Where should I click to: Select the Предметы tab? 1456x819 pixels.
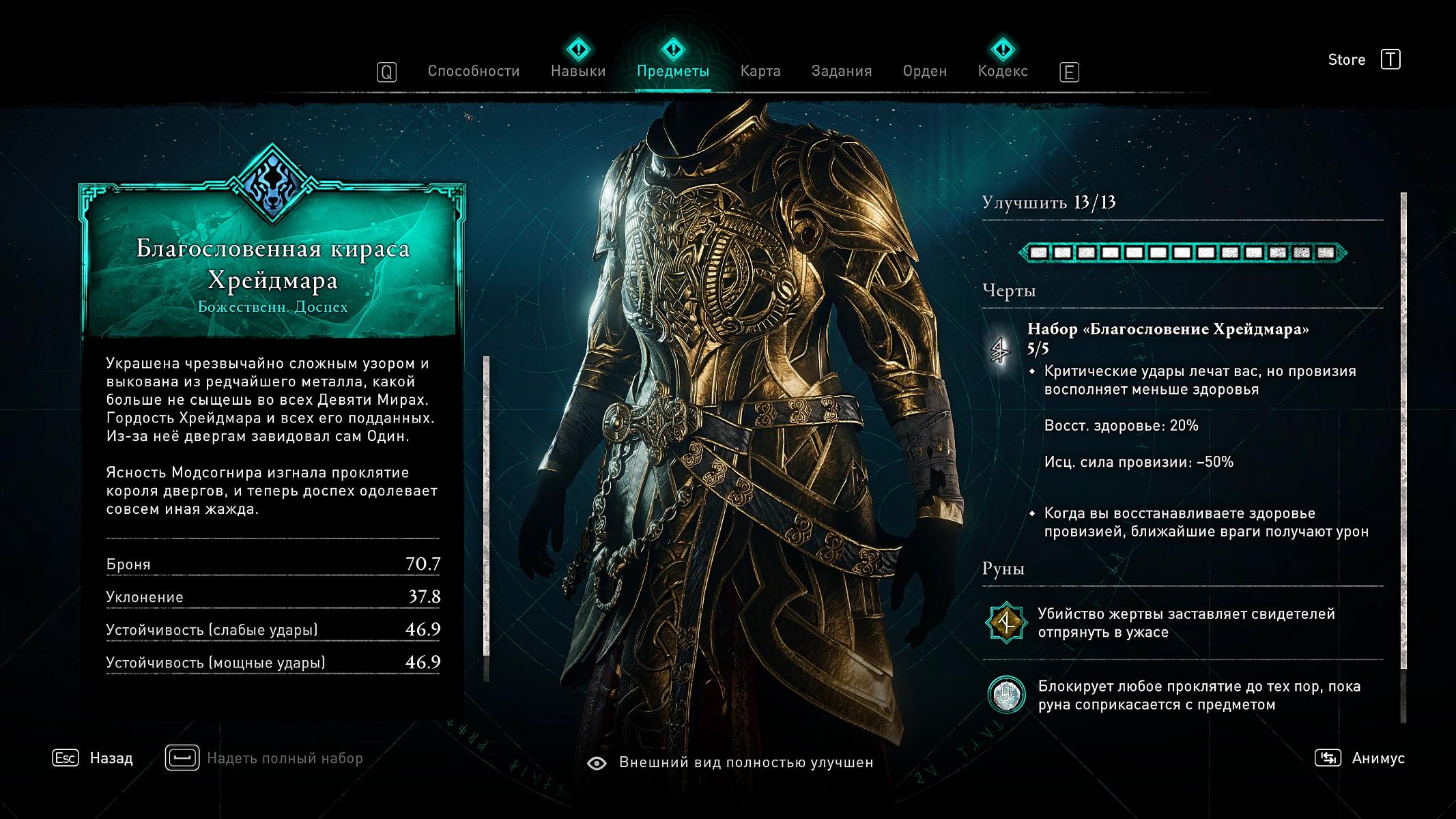(672, 71)
